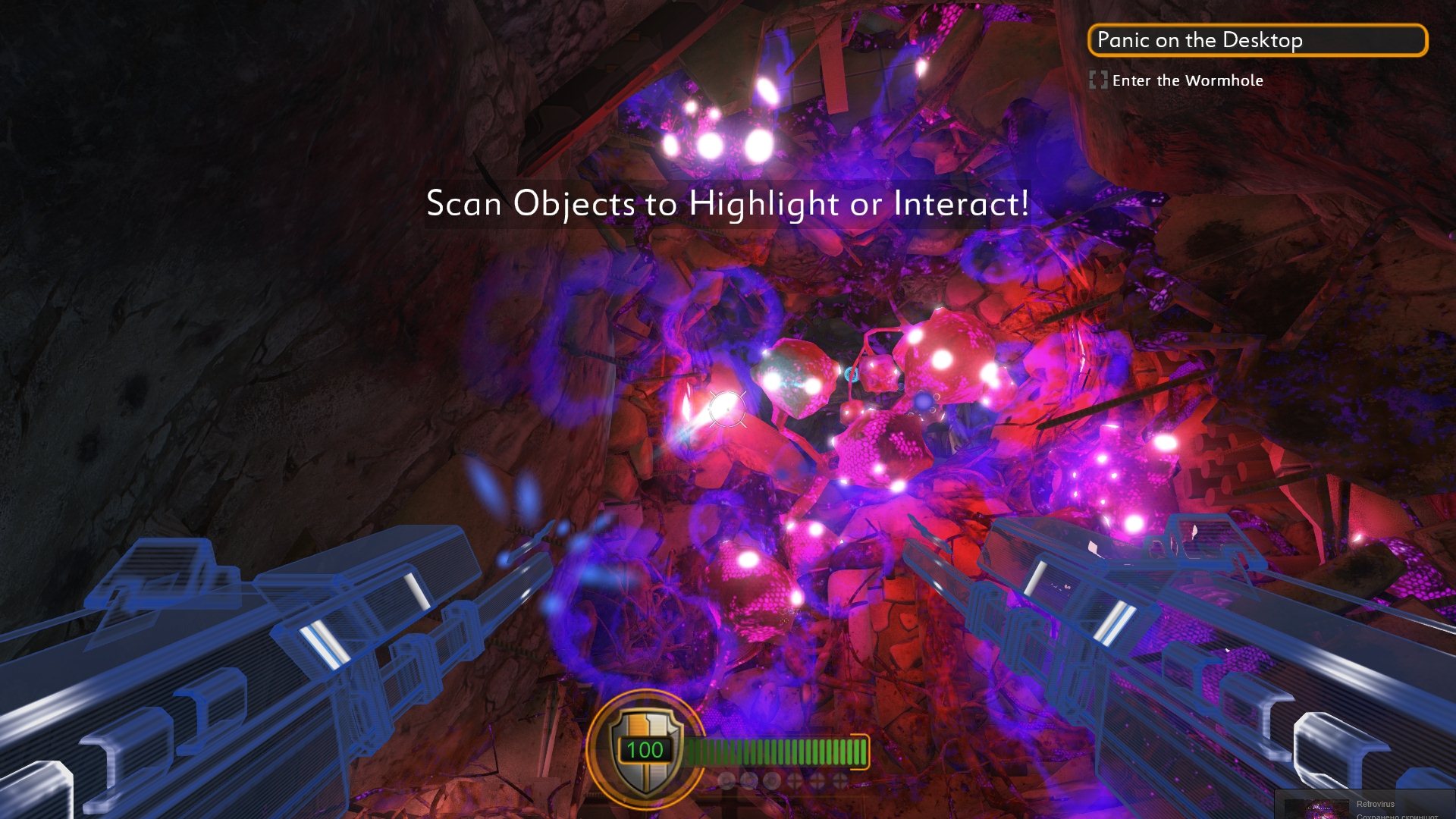Open the Retrovirus screenshot saved notification

(x=1365, y=807)
